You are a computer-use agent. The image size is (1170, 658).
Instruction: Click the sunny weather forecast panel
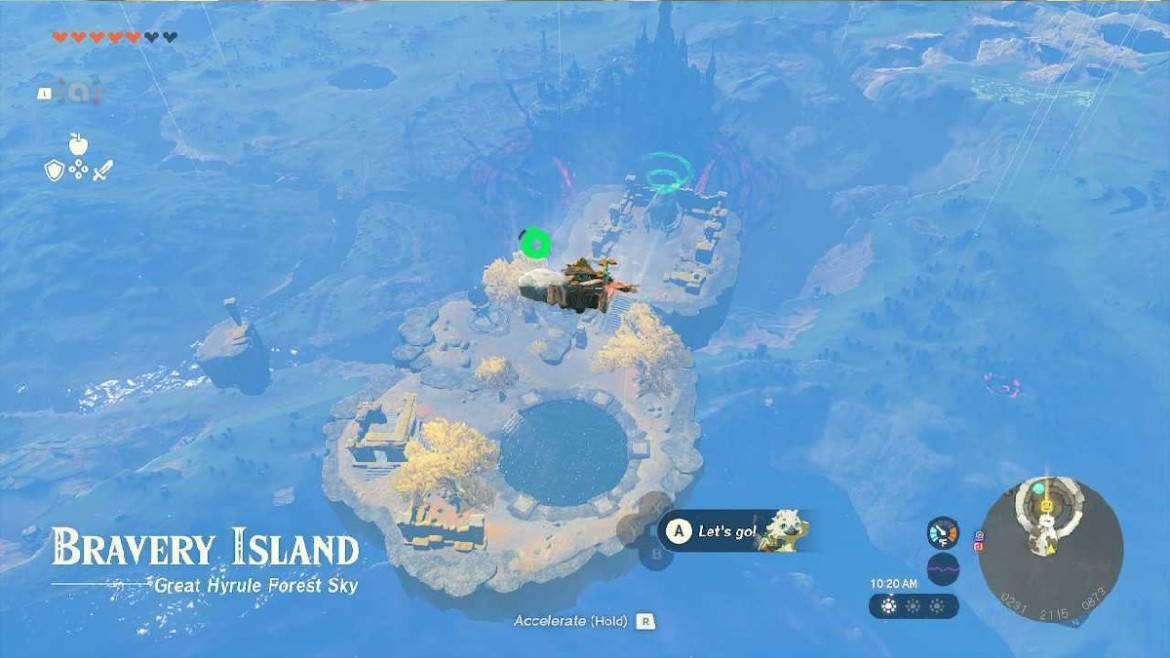click(x=914, y=606)
